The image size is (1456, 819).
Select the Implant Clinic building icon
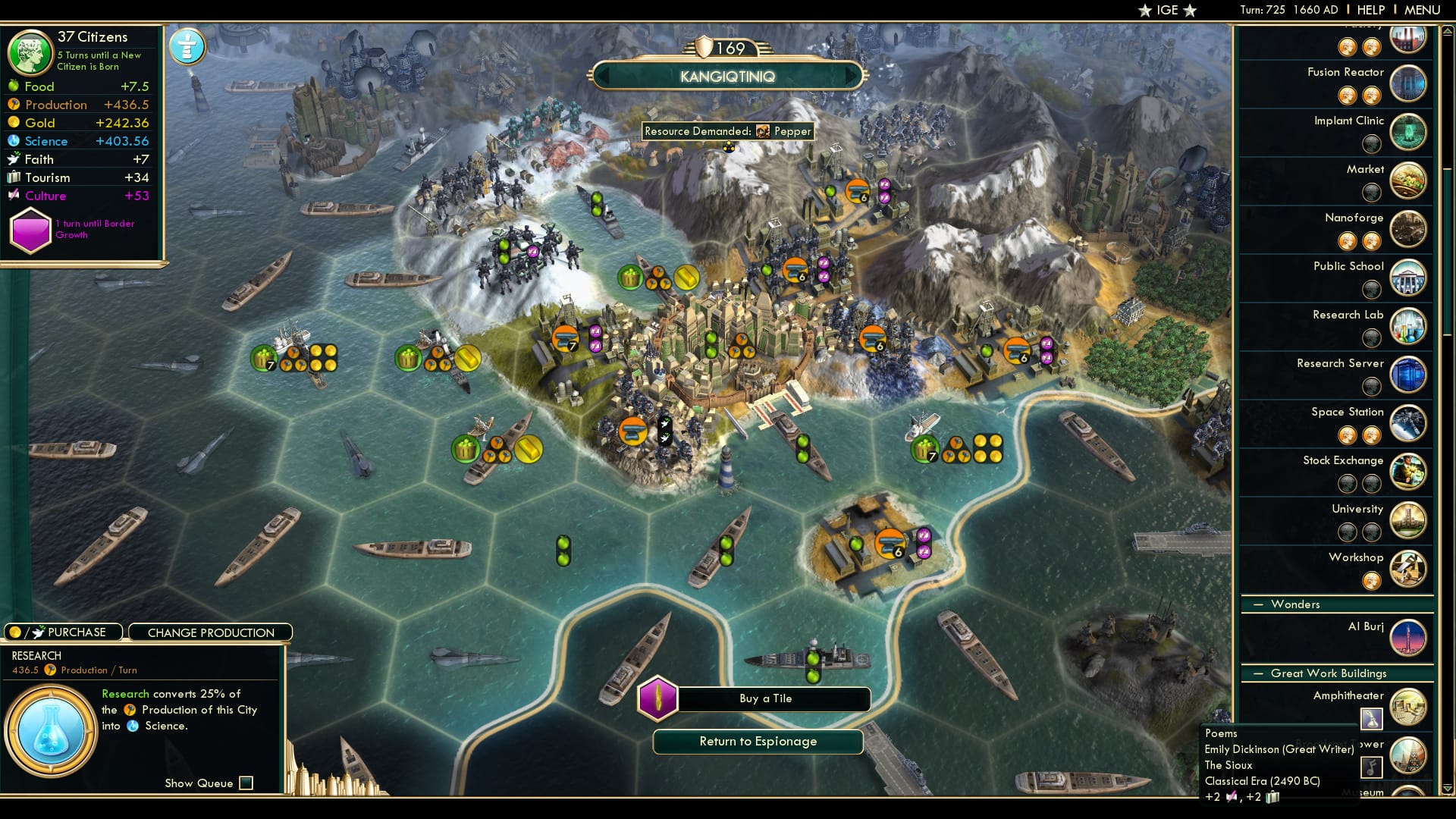pyautogui.click(x=1408, y=132)
